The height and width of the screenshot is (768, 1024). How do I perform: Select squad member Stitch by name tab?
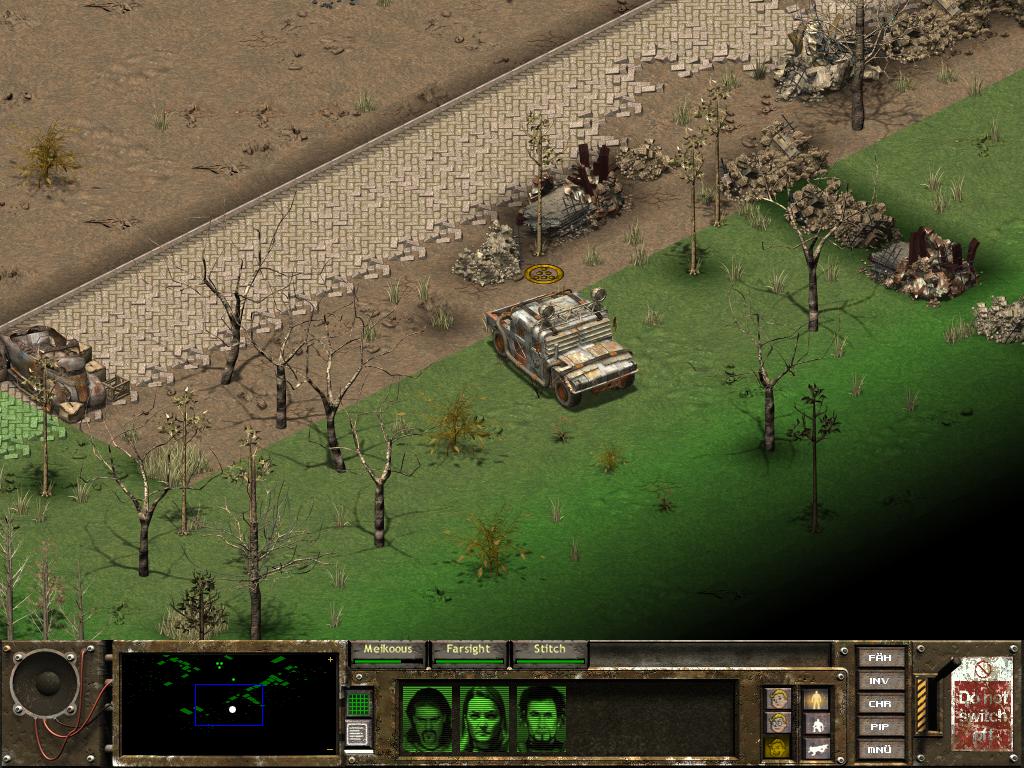pos(549,650)
